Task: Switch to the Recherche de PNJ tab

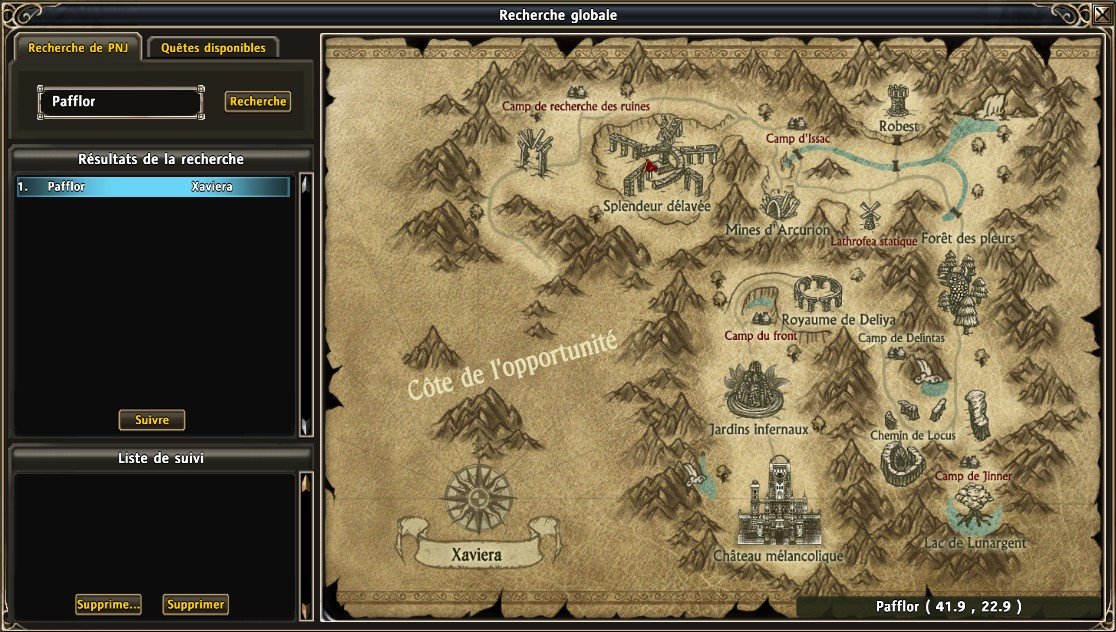Action: pyautogui.click(x=77, y=48)
